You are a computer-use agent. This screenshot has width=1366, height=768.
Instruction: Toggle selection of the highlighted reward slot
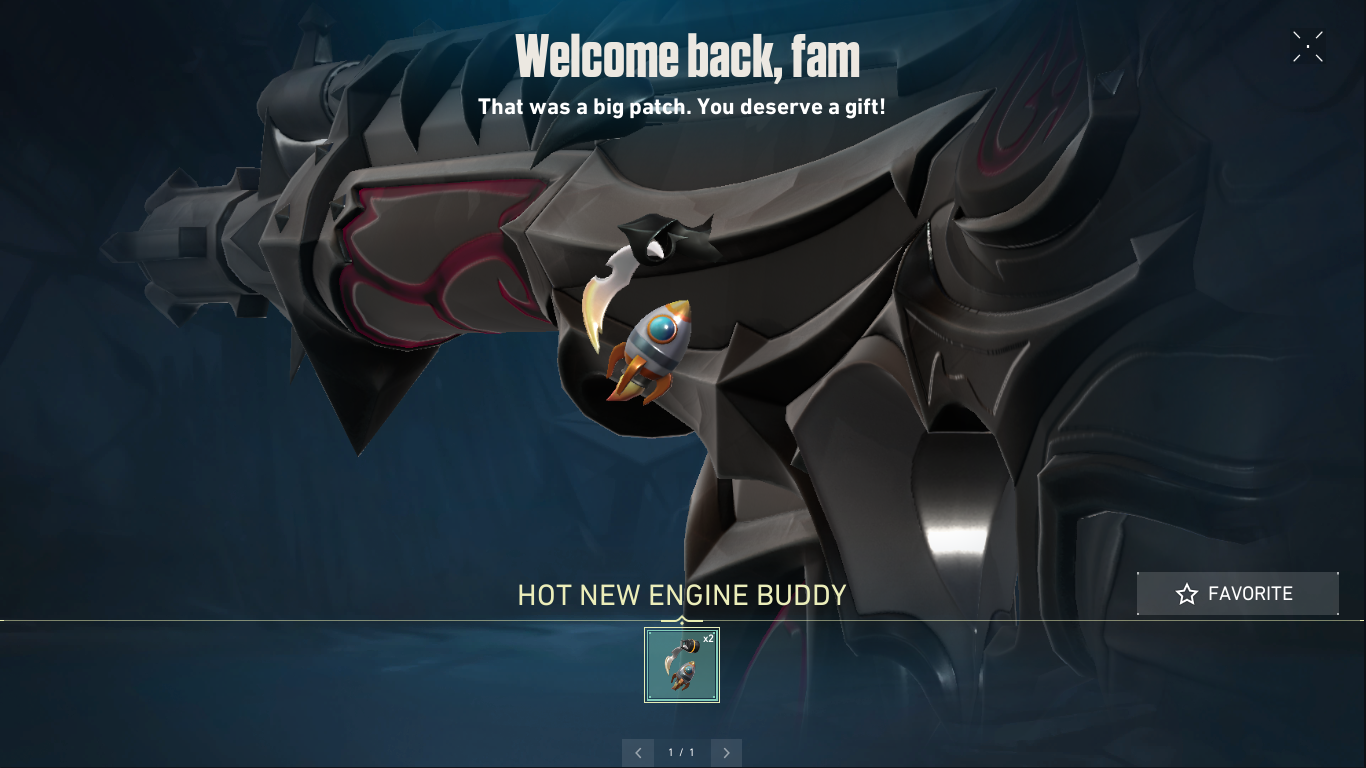pos(681,665)
